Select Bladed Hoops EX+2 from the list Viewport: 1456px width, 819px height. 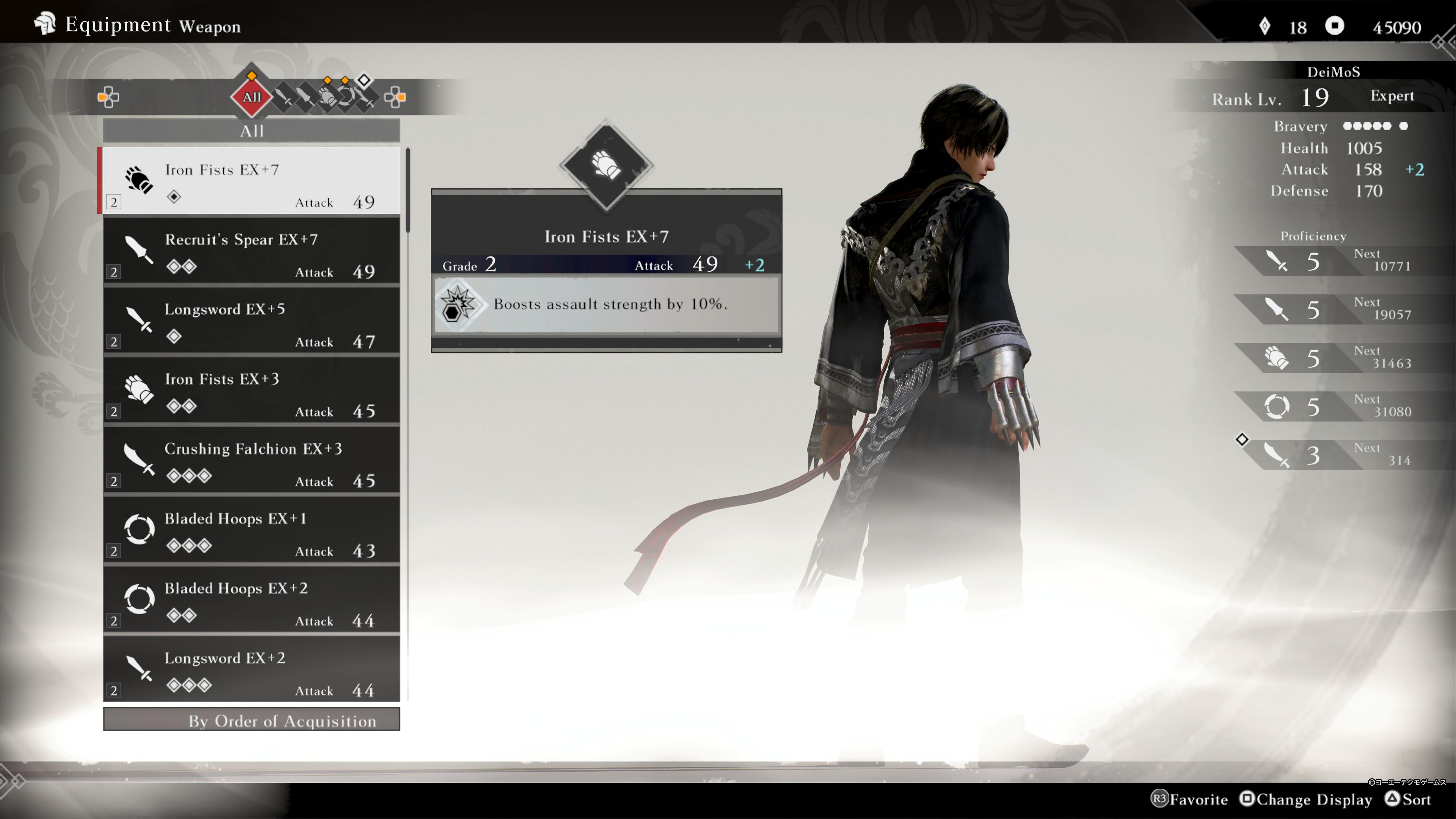pyautogui.click(x=251, y=600)
